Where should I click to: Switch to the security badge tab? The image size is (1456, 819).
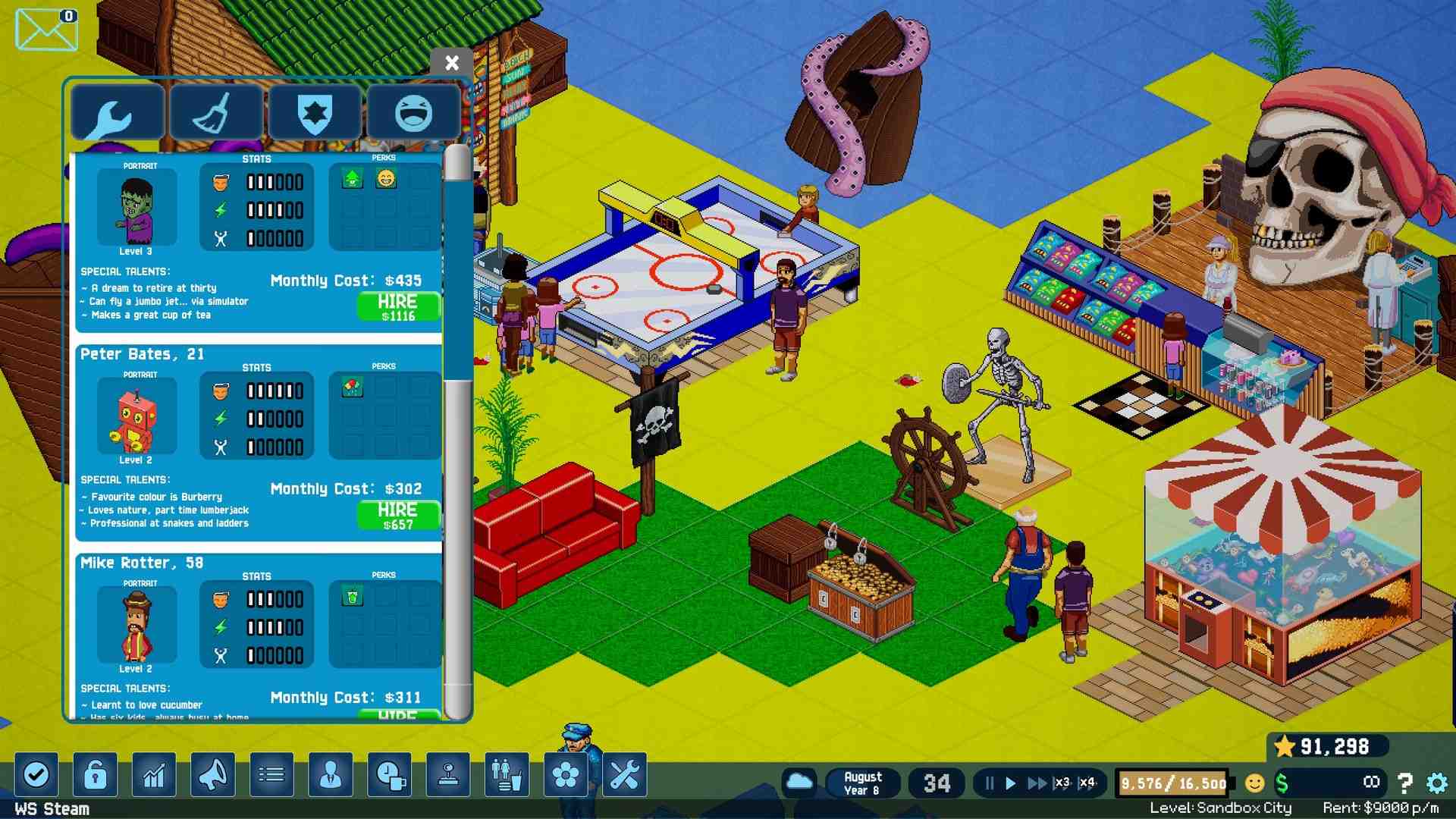pyautogui.click(x=315, y=114)
